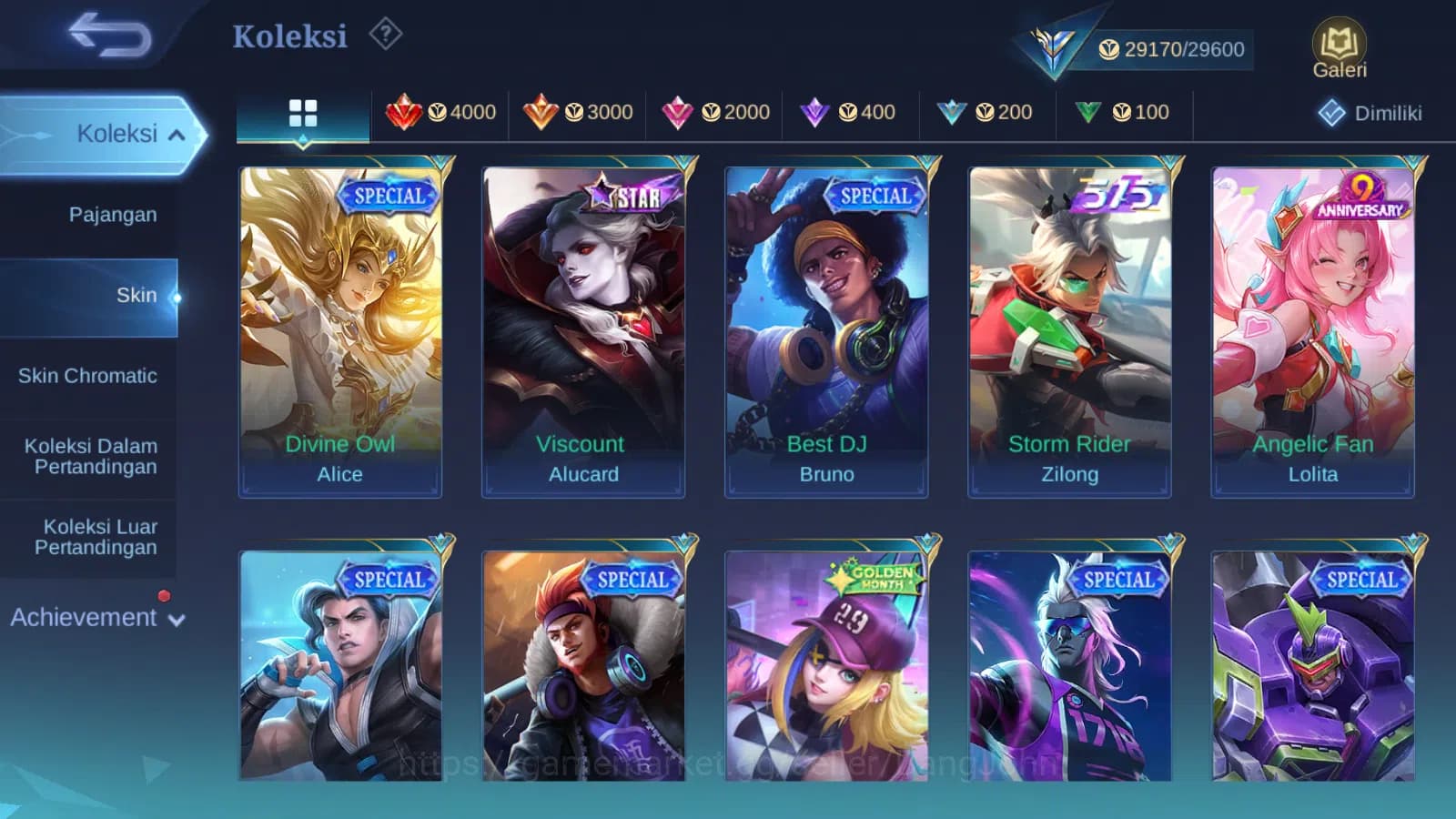Select the grid view icon in filter bar

[x=301, y=113]
